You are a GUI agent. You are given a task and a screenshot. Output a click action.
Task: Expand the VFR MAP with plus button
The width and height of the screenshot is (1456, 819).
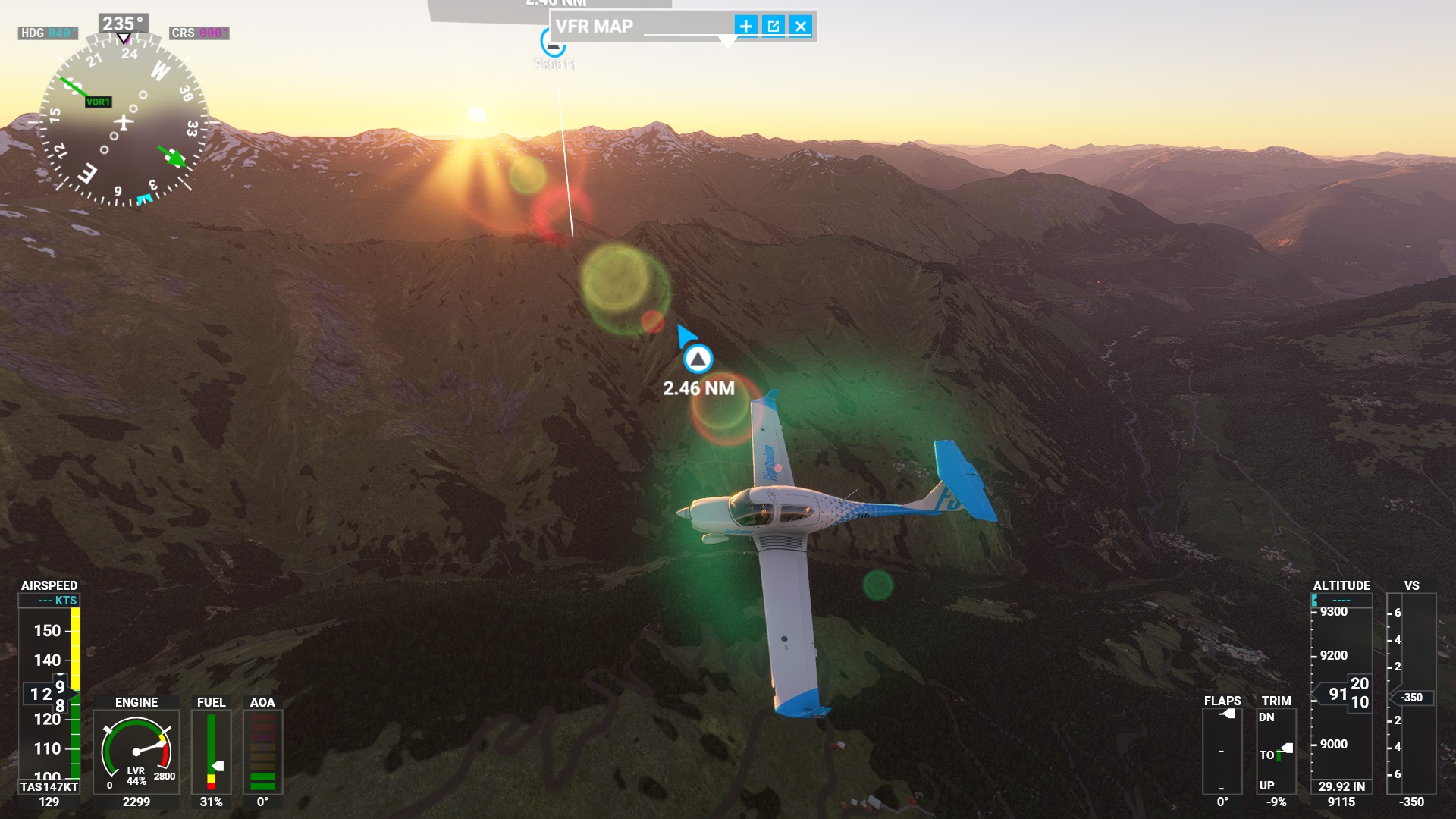pyautogui.click(x=745, y=27)
